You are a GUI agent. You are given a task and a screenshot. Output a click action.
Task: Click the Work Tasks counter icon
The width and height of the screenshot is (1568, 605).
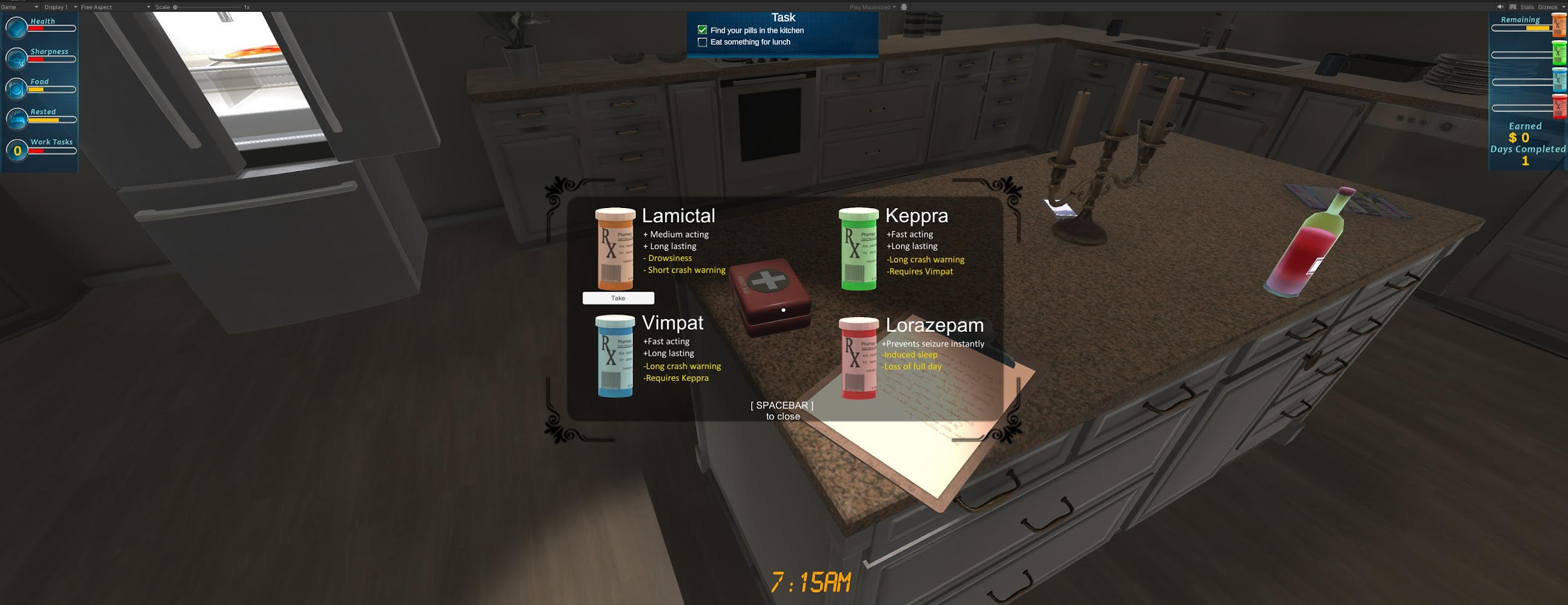click(x=17, y=149)
